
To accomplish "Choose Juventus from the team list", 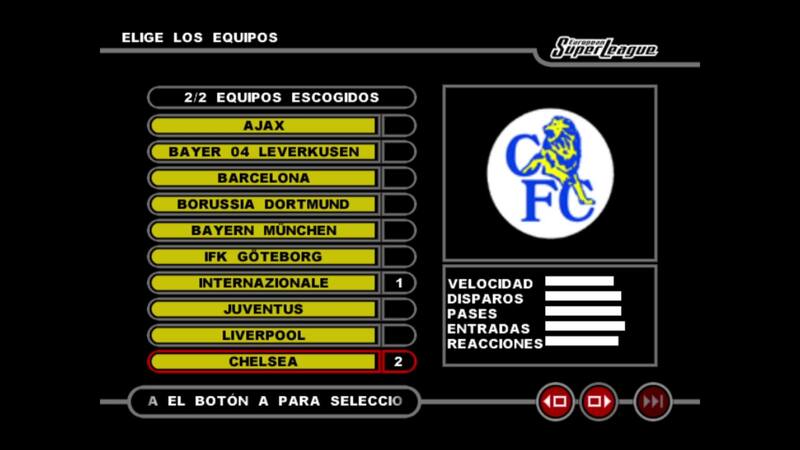I will [264, 309].
